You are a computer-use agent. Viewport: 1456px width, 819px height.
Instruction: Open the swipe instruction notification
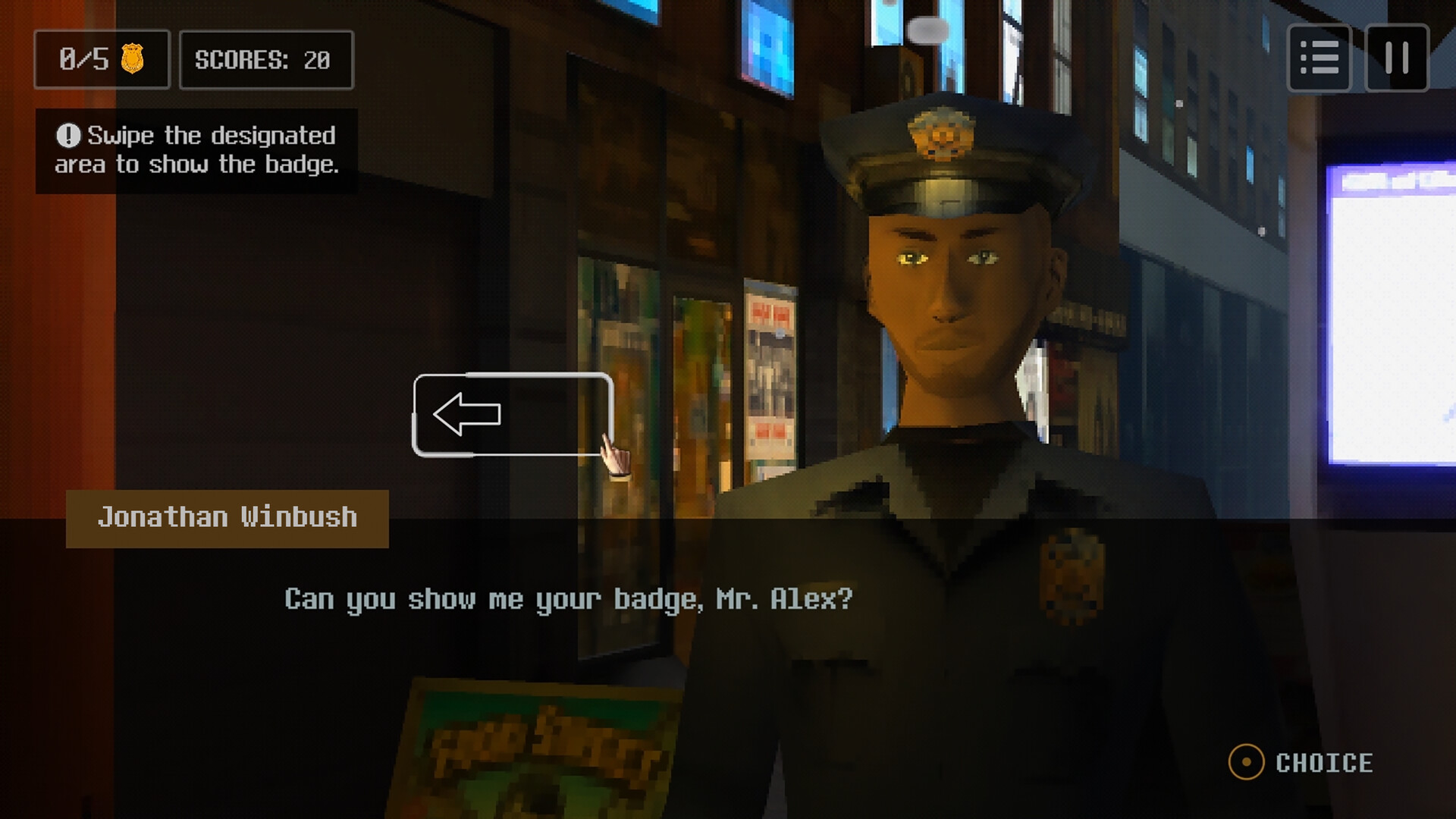pyautogui.click(x=196, y=149)
